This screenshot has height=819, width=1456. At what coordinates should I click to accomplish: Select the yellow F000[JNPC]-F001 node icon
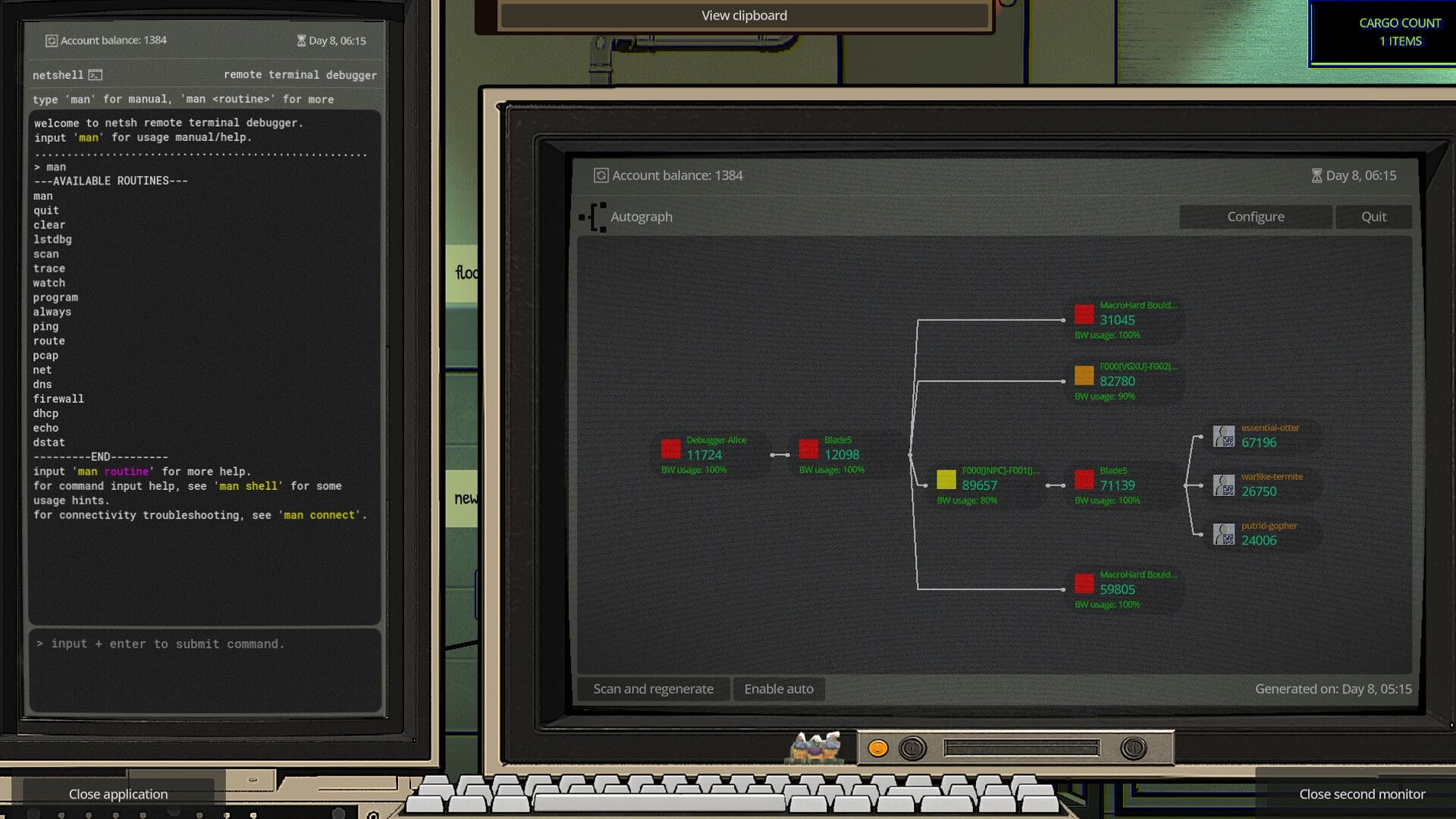point(946,479)
